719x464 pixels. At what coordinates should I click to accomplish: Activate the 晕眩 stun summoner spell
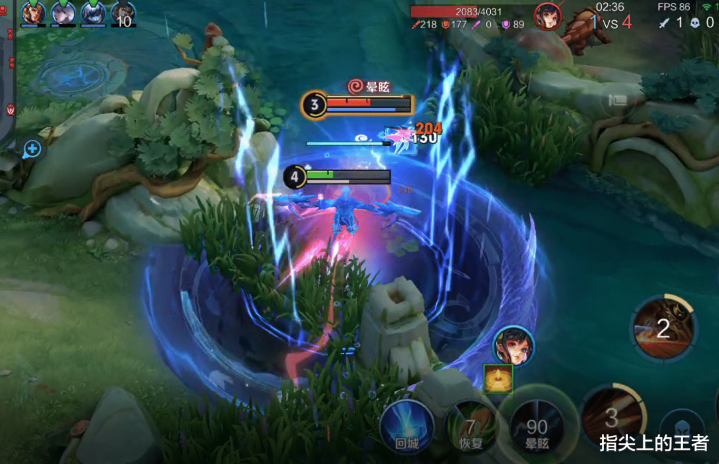537,424
